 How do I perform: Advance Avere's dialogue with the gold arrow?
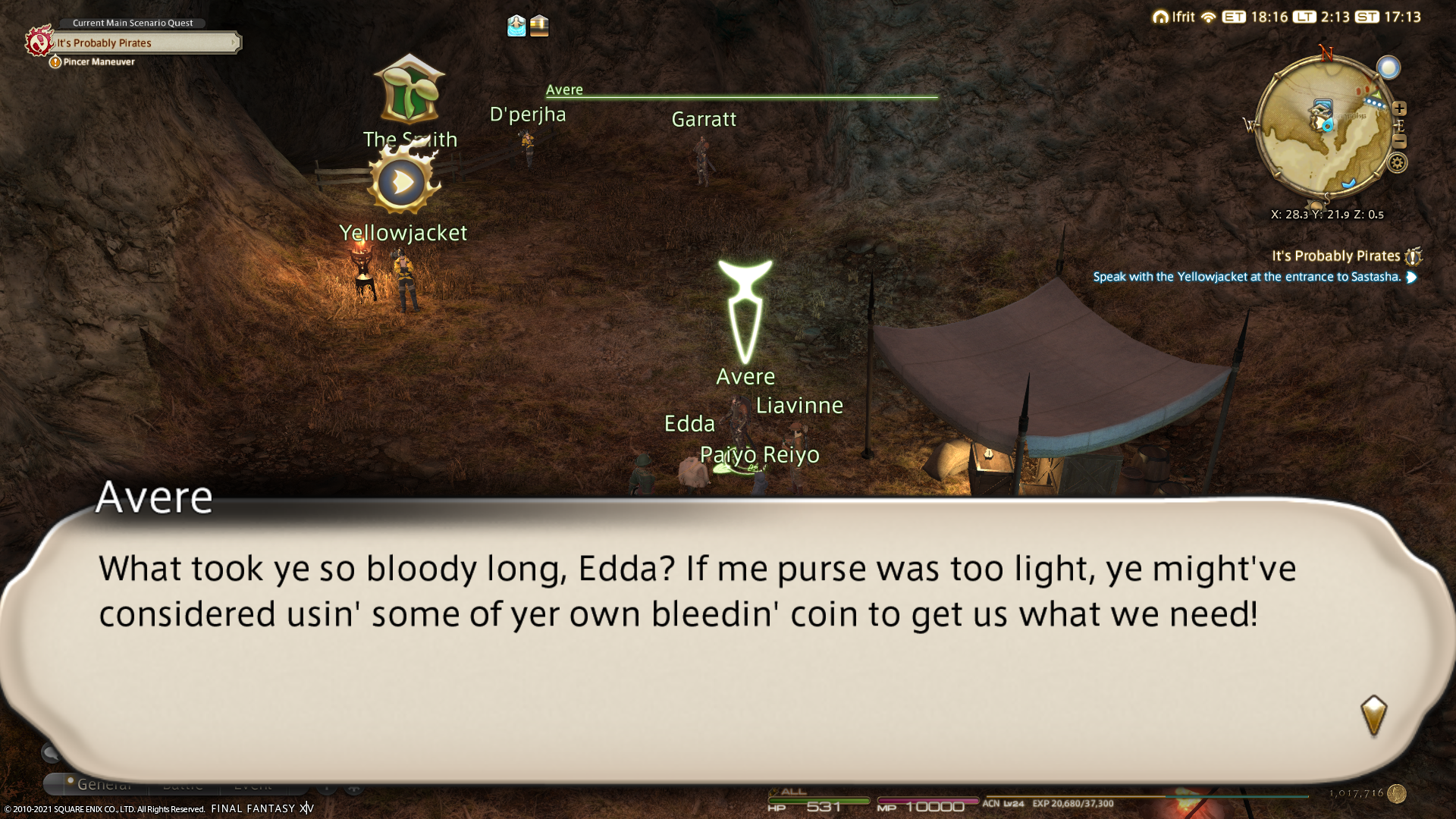[1373, 714]
